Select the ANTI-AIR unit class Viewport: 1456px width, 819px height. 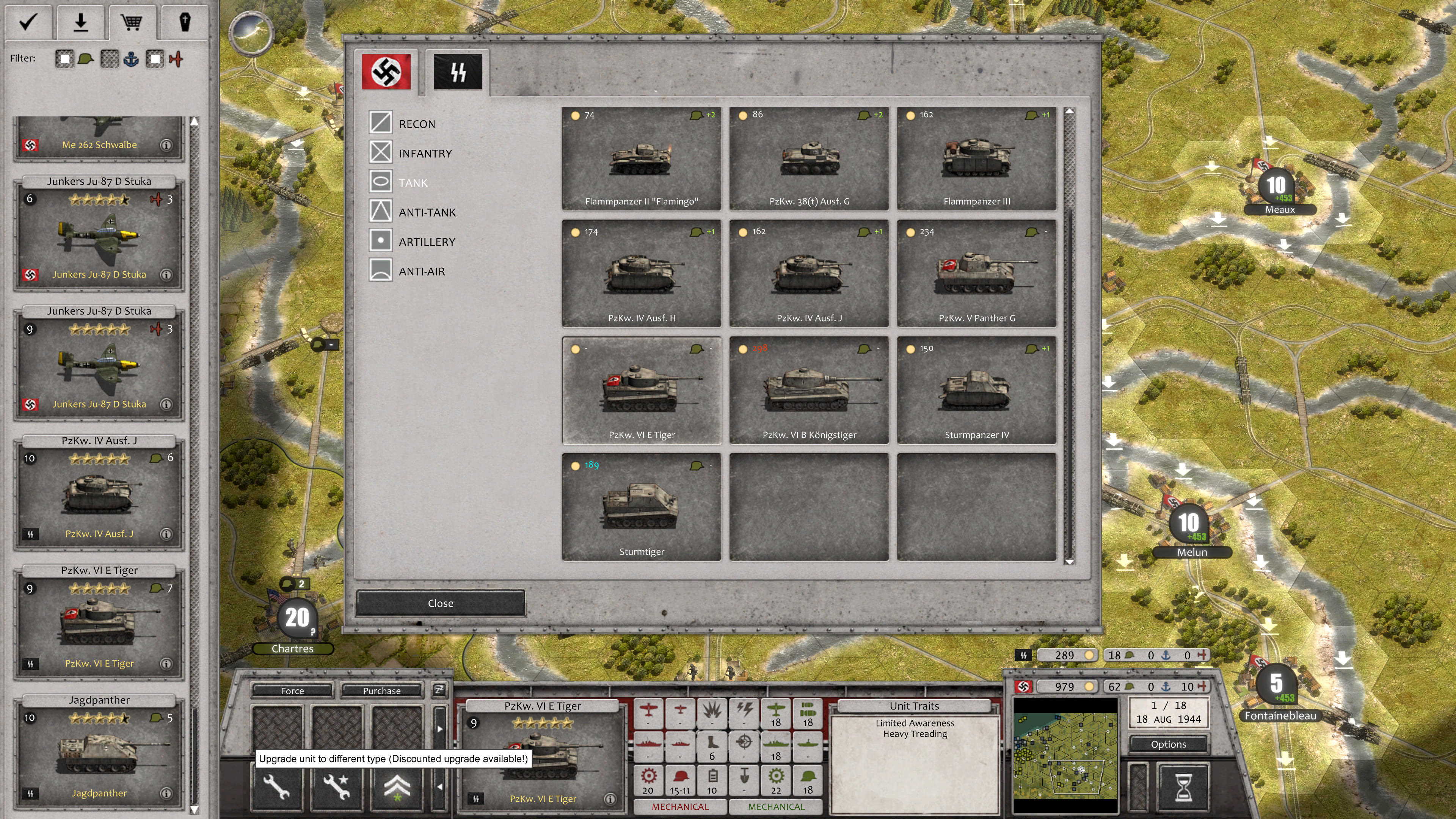tap(421, 271)
